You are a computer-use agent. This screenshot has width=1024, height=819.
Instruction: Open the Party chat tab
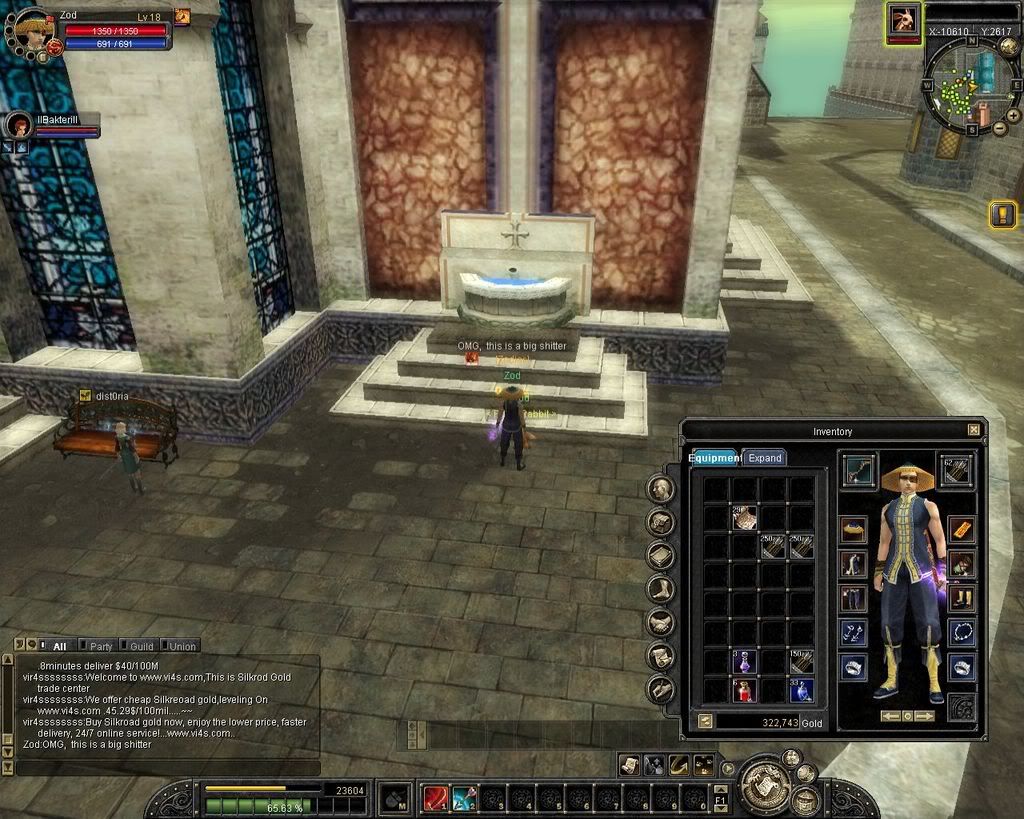101,646
